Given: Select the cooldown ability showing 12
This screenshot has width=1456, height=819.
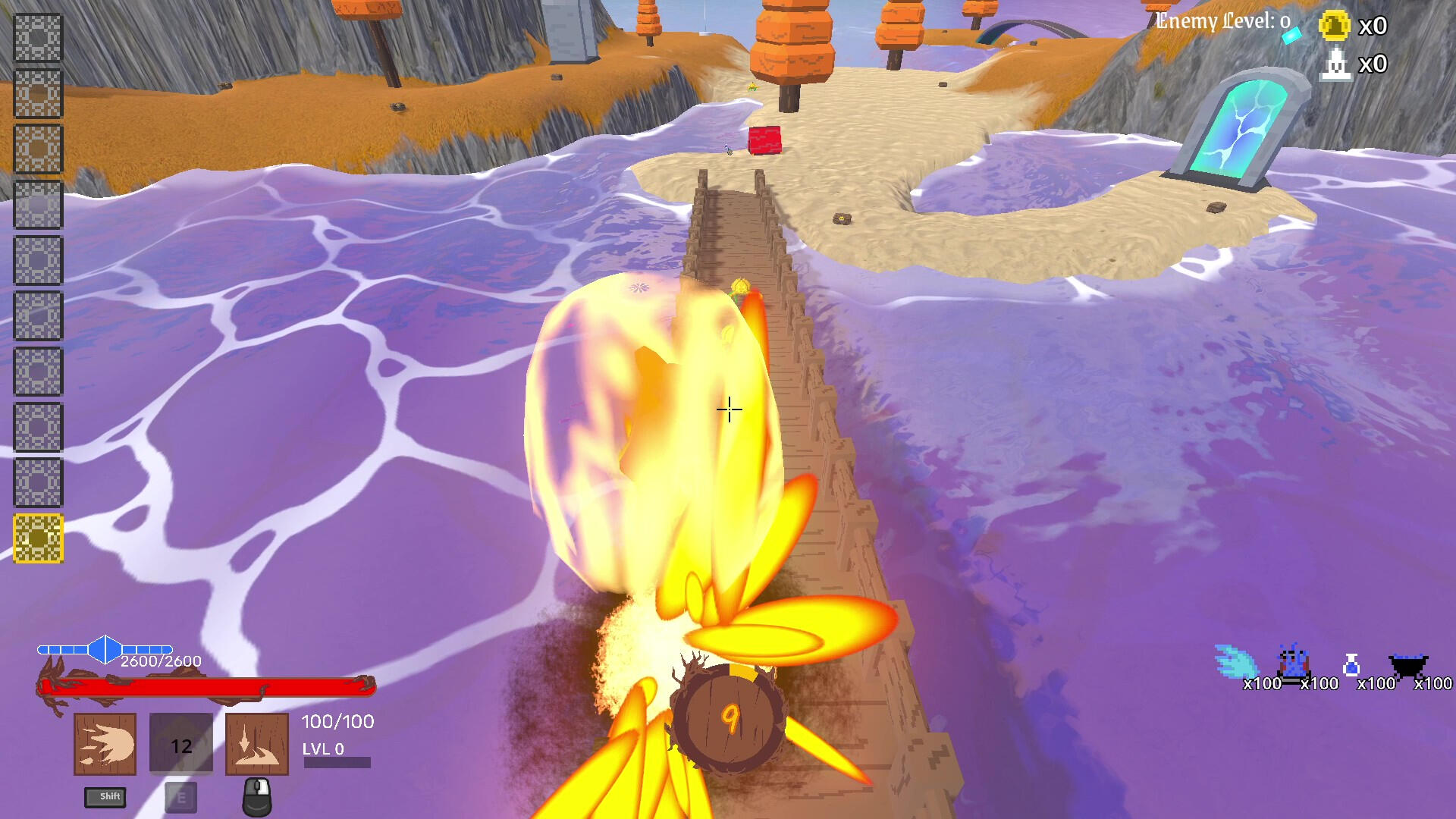Looking at the screenshot, I should tap(180, 744).
